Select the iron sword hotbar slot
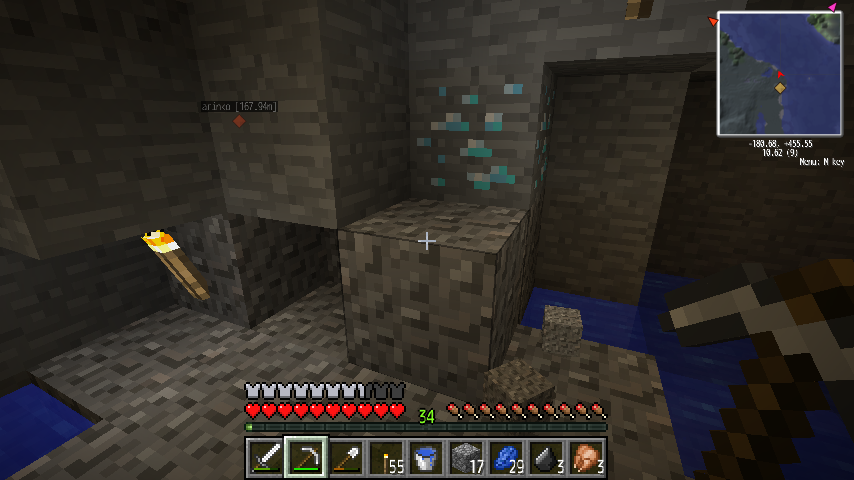This screenshot has height=480, width=854. (x=265, y=458)
